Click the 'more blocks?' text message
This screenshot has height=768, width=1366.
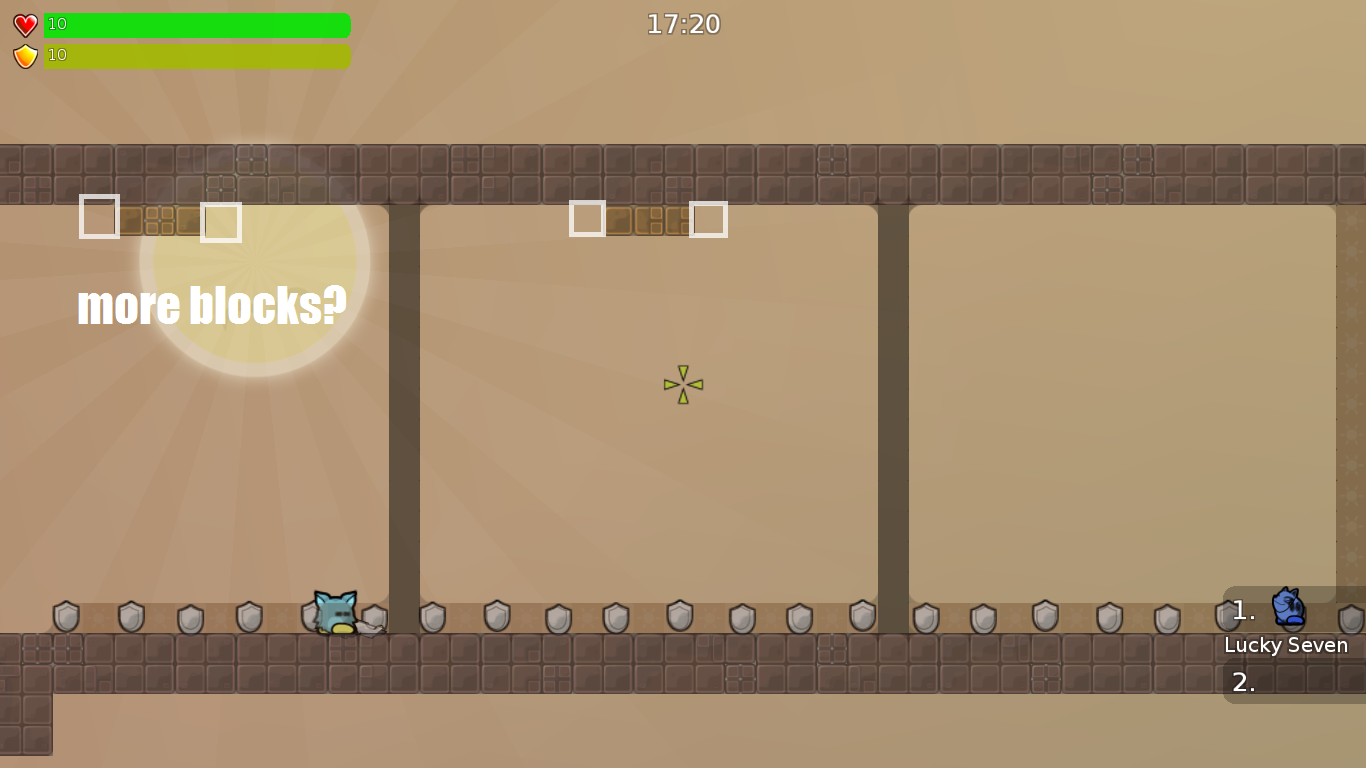[x=212, y=305]
